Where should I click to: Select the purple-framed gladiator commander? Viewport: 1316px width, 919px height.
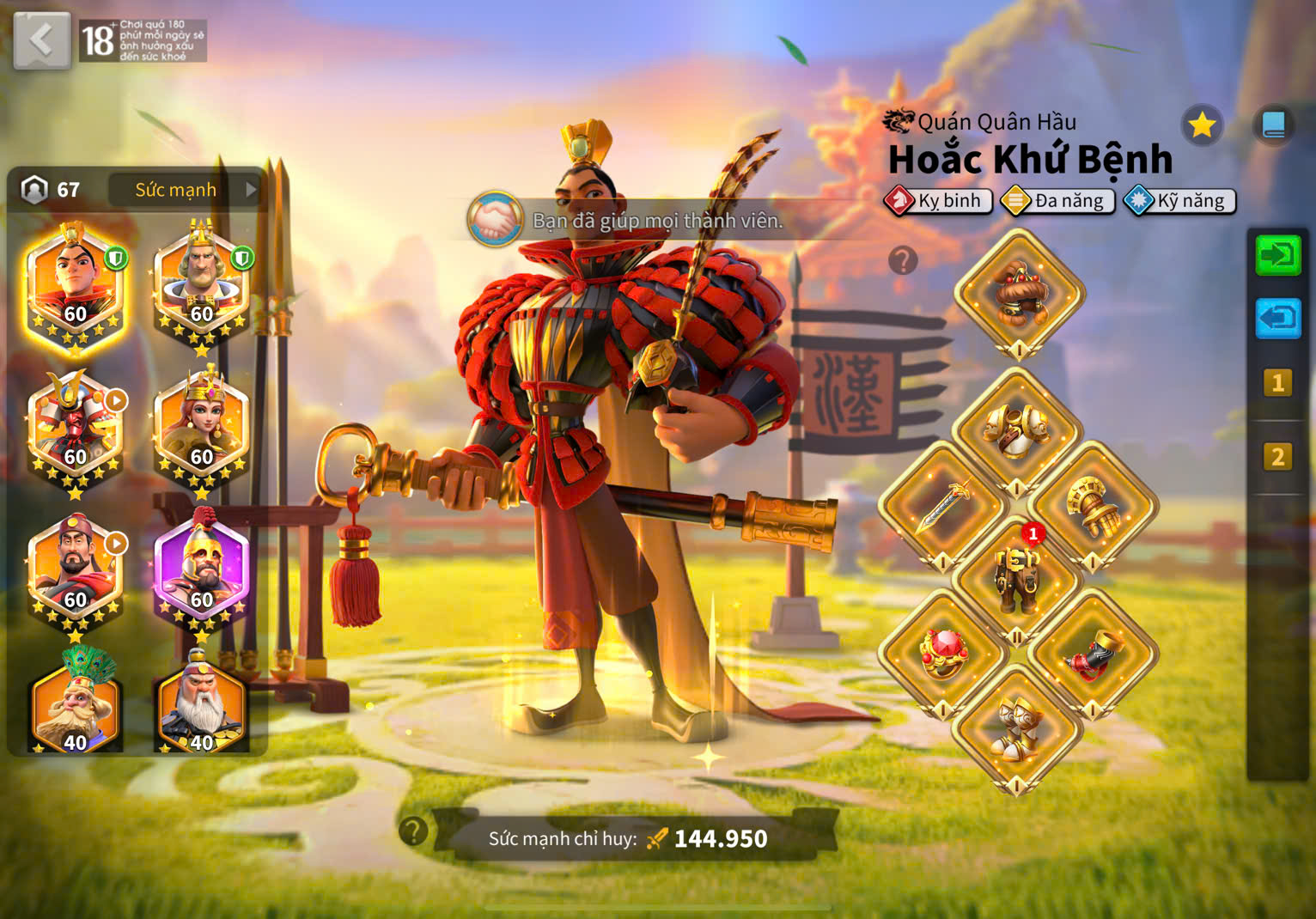click(x=202, y=572)
